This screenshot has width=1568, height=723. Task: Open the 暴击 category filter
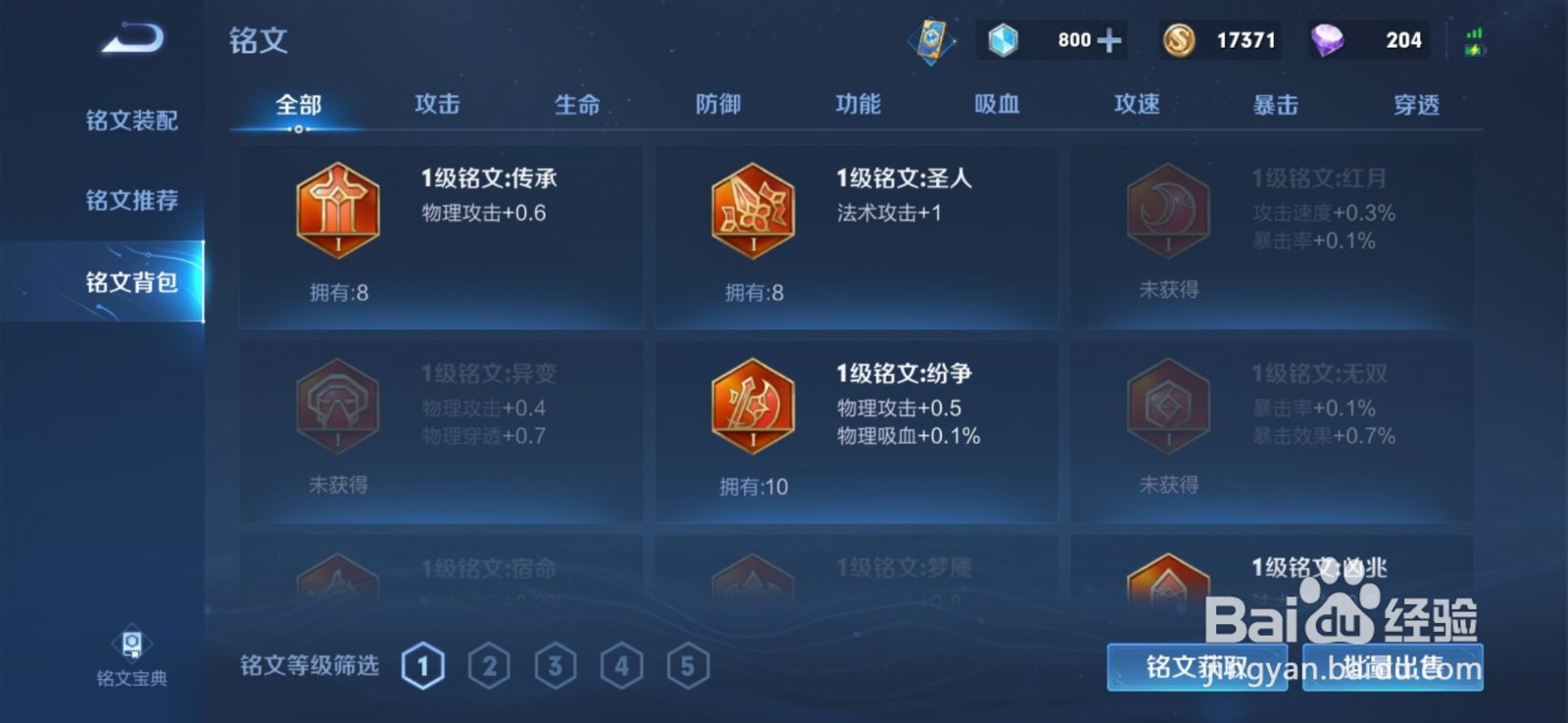click(x=1276, y=104)
